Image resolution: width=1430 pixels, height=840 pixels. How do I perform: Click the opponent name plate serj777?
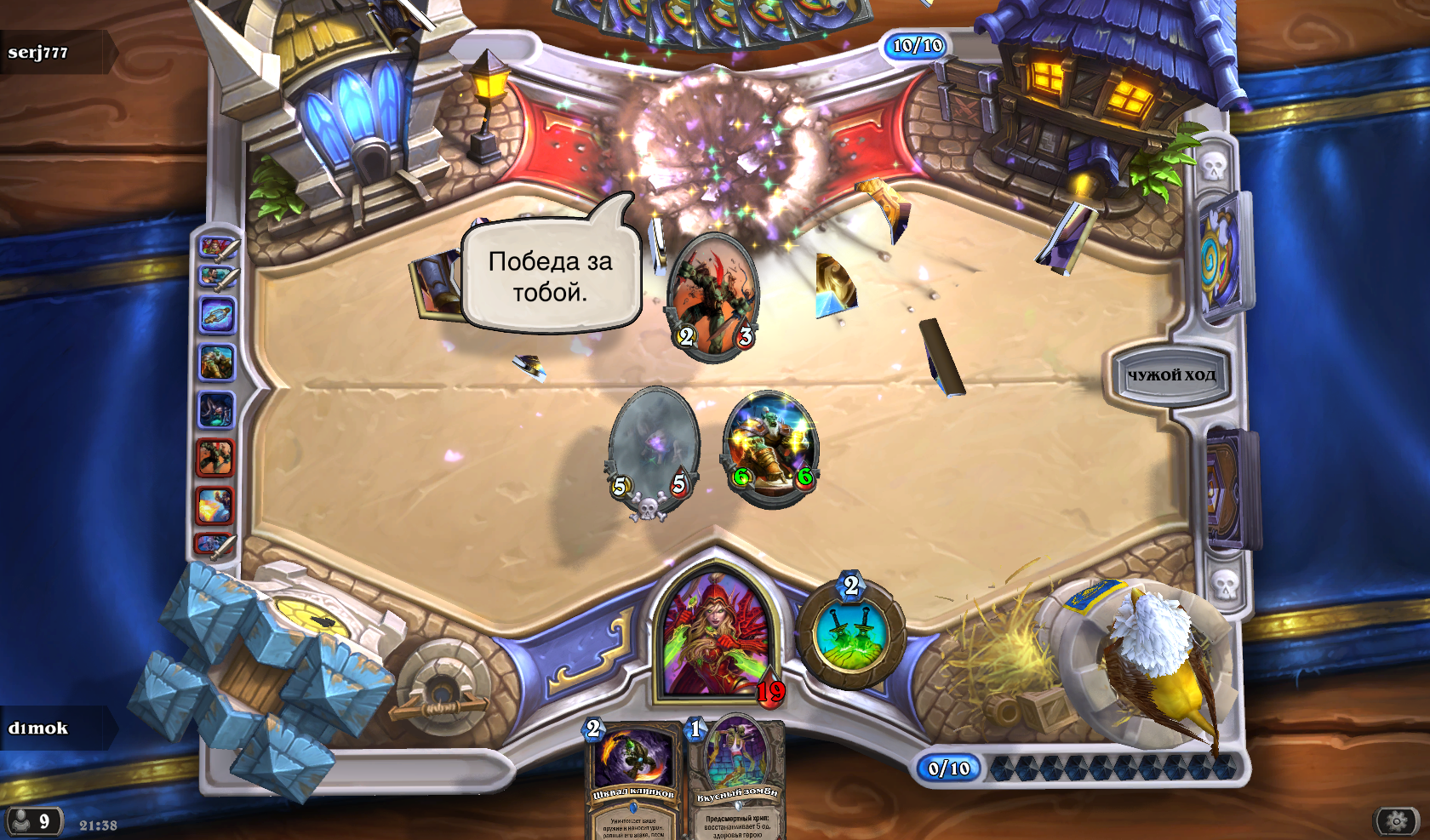click(51, 52)
